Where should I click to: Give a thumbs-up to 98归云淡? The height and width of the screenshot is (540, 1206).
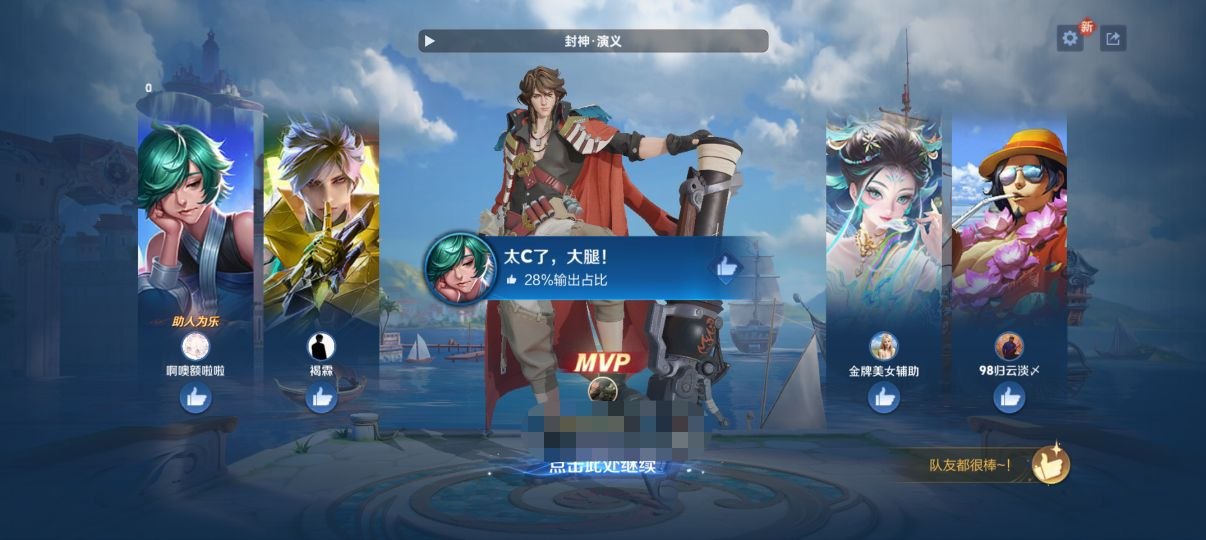(x=1009, y=398)
